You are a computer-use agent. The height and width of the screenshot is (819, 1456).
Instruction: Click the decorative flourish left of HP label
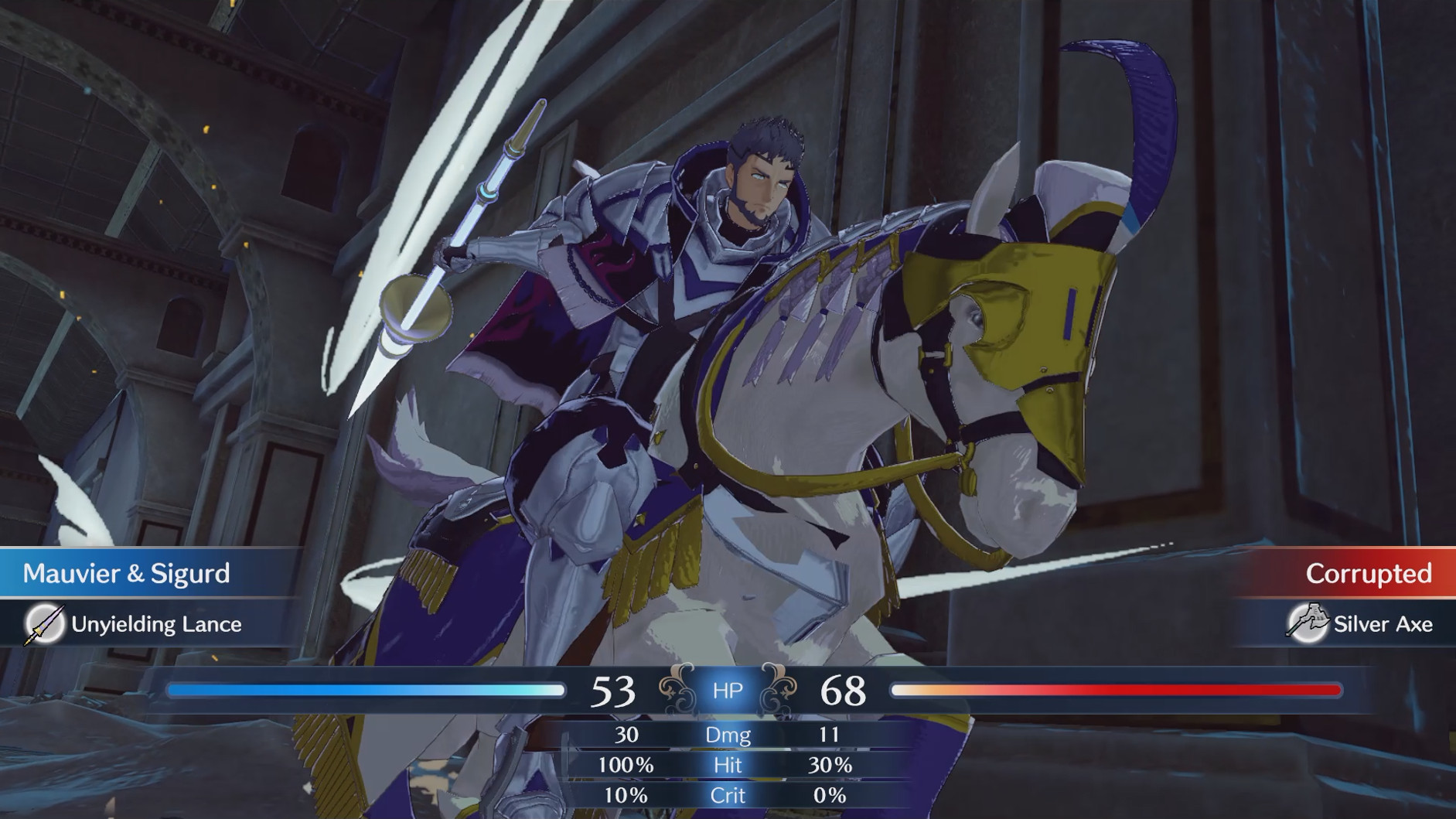pos(675,688)
